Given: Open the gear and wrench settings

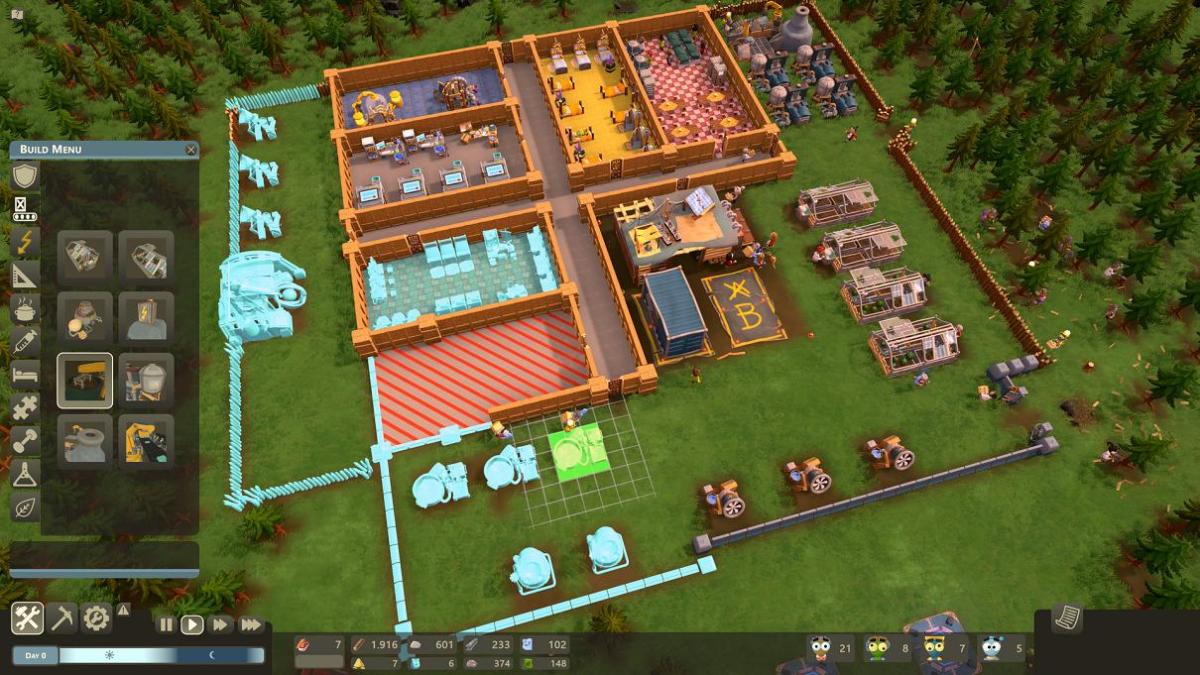Looking at the screenshot, I should point(96,618).
